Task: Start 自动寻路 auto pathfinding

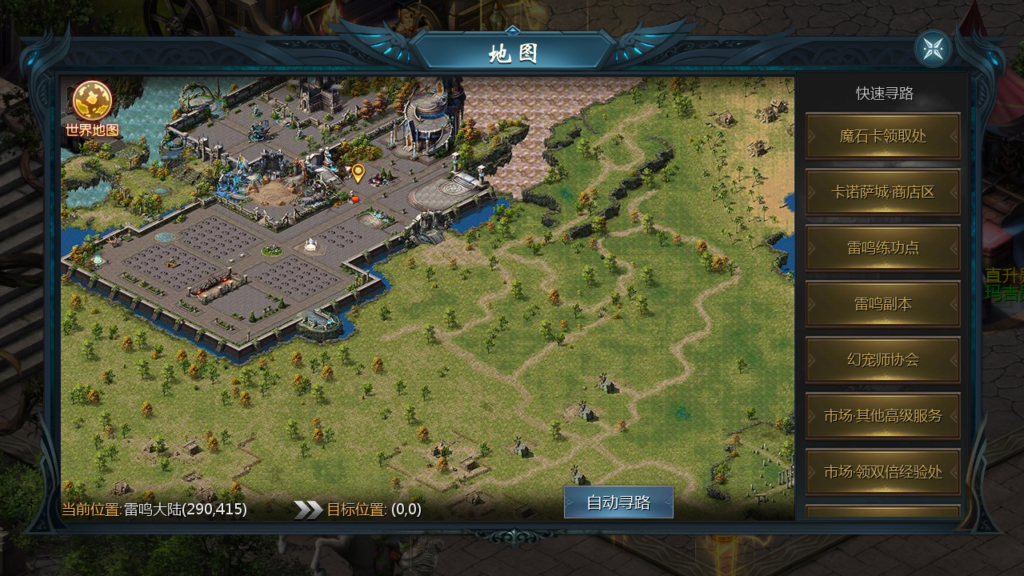Action: (x=618, y=502)
